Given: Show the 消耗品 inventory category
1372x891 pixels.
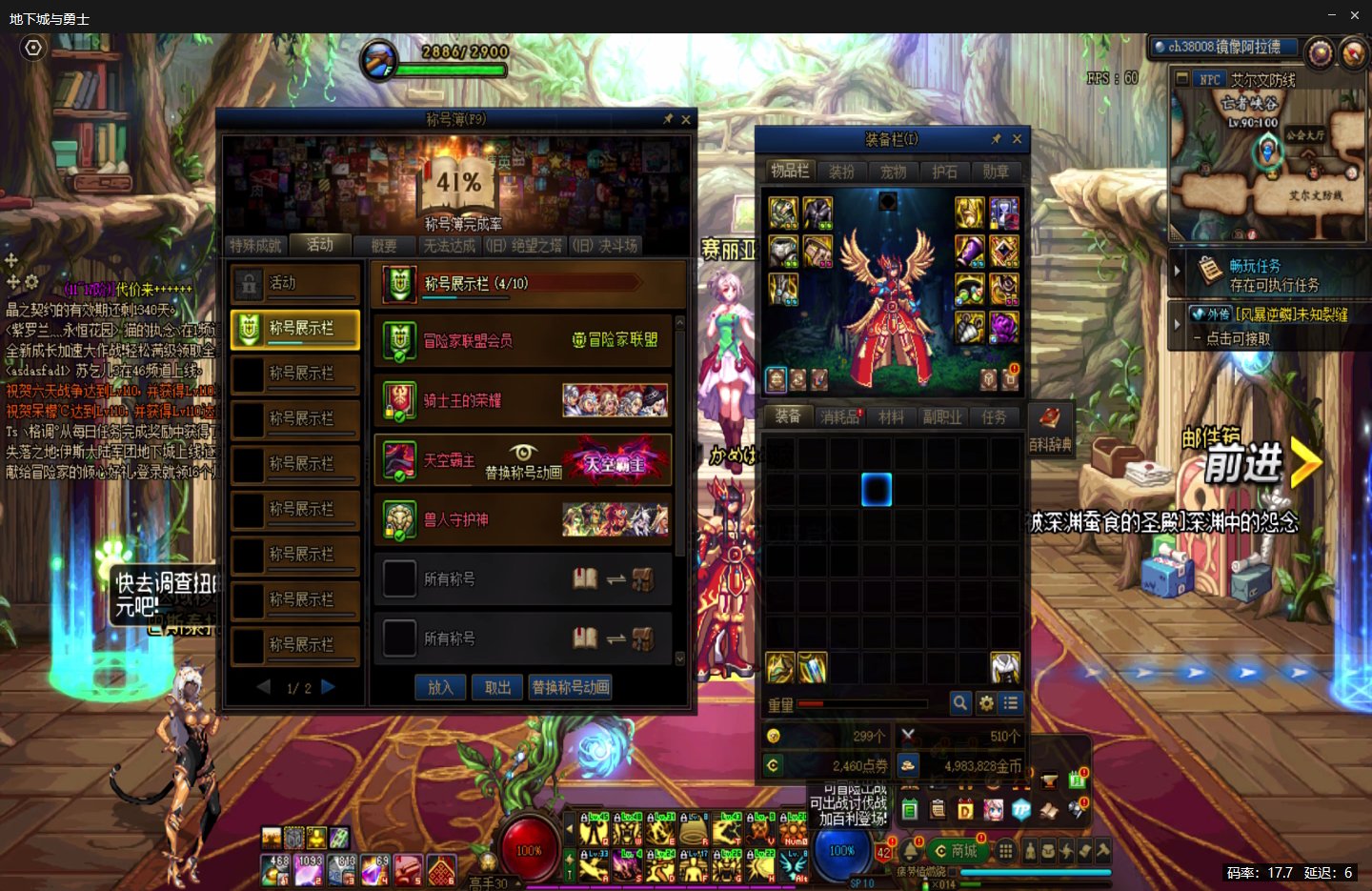Looking at the screenshot, I should pyautogui.click(x=839, y=417).
